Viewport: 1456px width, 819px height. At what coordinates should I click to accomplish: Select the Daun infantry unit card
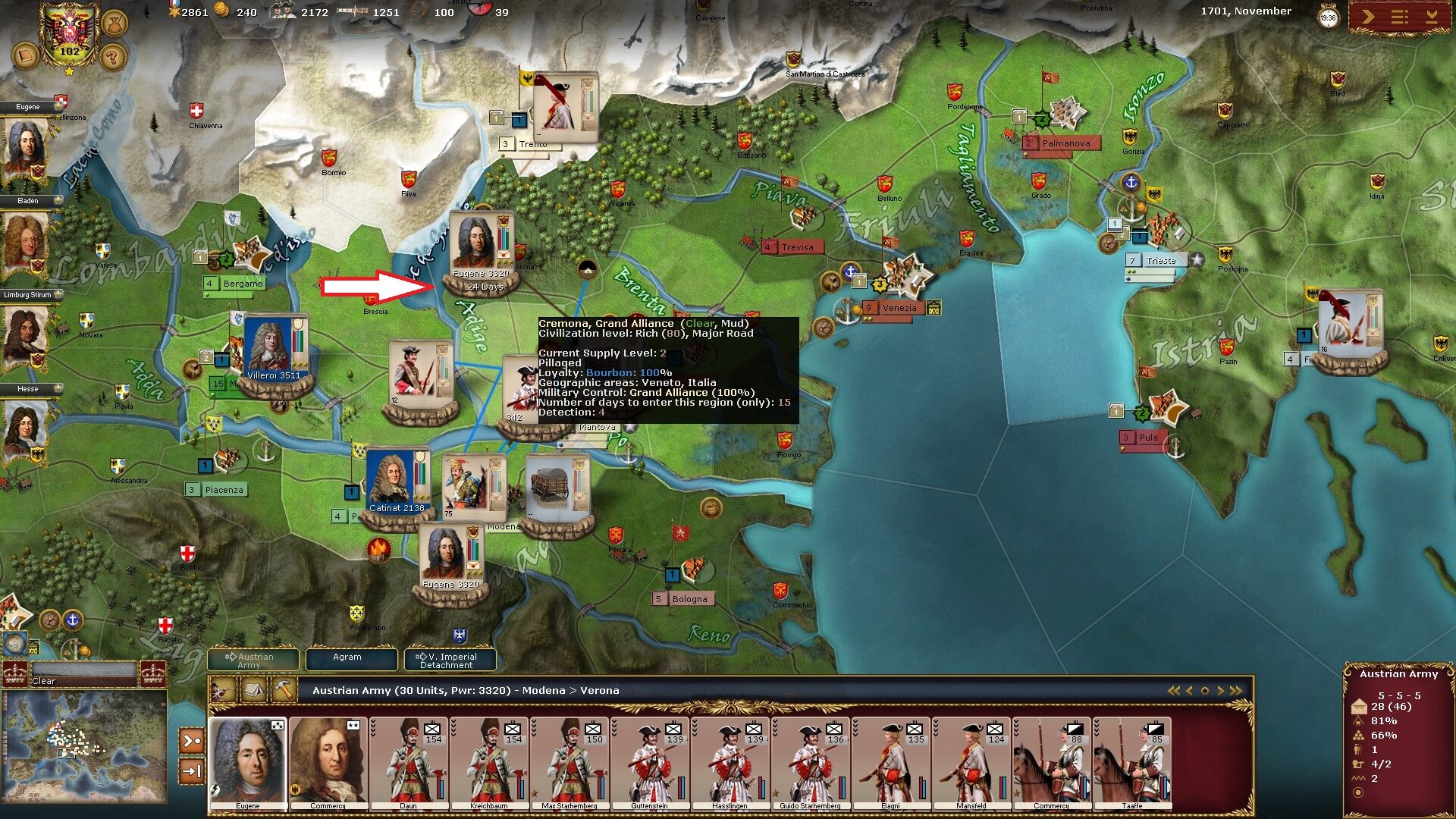(x=408, y=763)
